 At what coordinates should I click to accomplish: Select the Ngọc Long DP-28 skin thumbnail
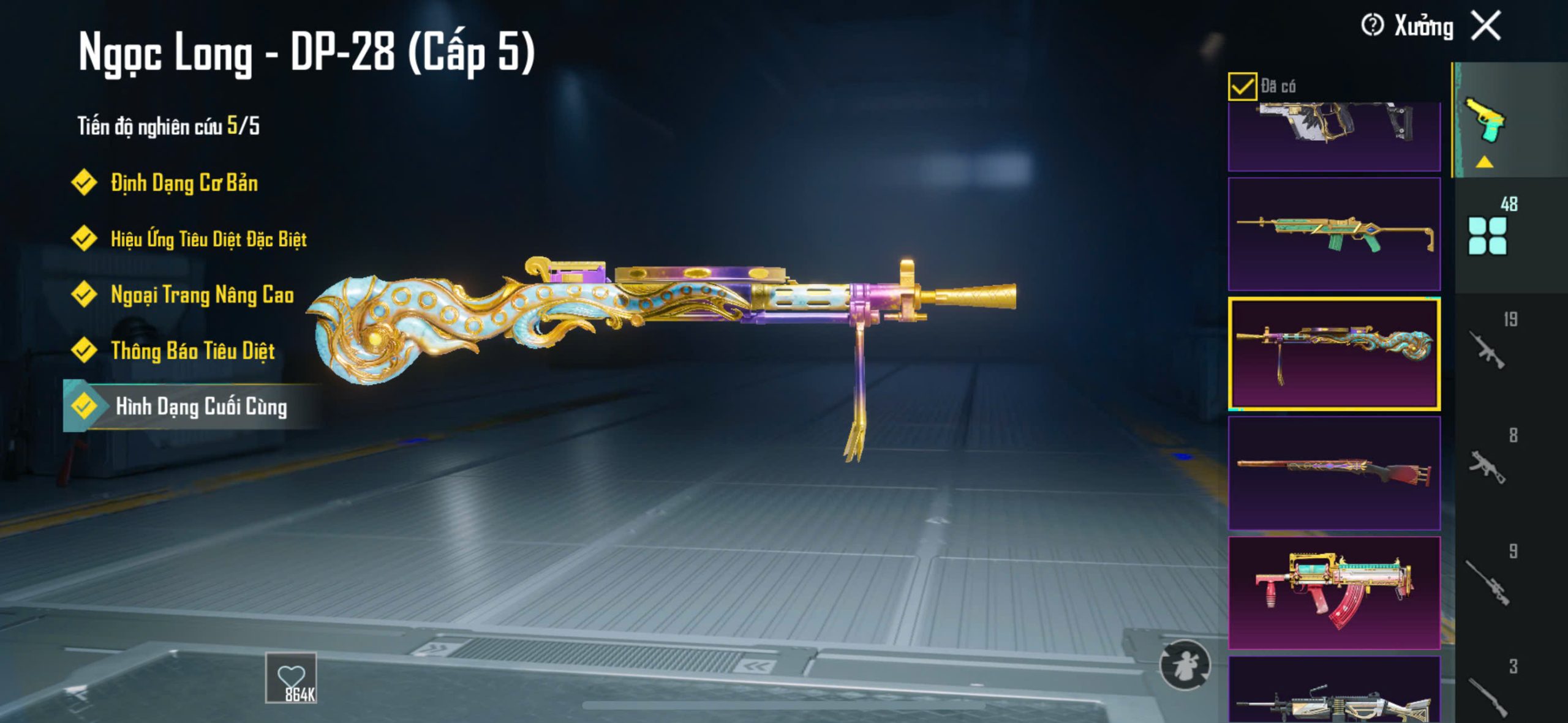[x=1334, y=353]
